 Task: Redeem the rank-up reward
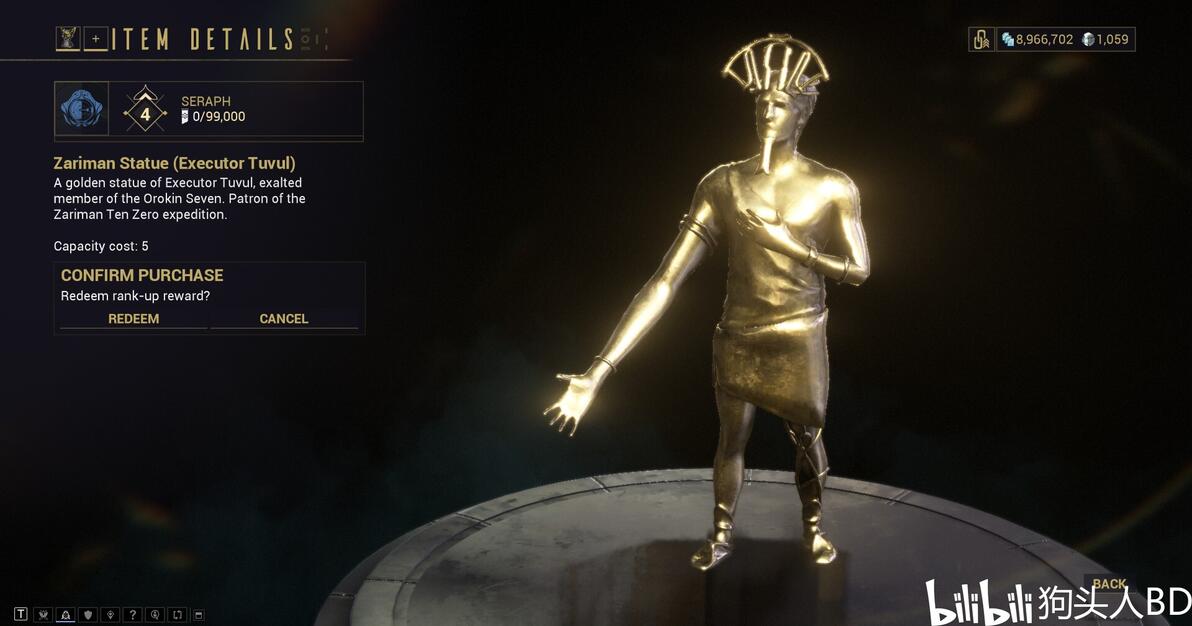click(x=134, y=318)
